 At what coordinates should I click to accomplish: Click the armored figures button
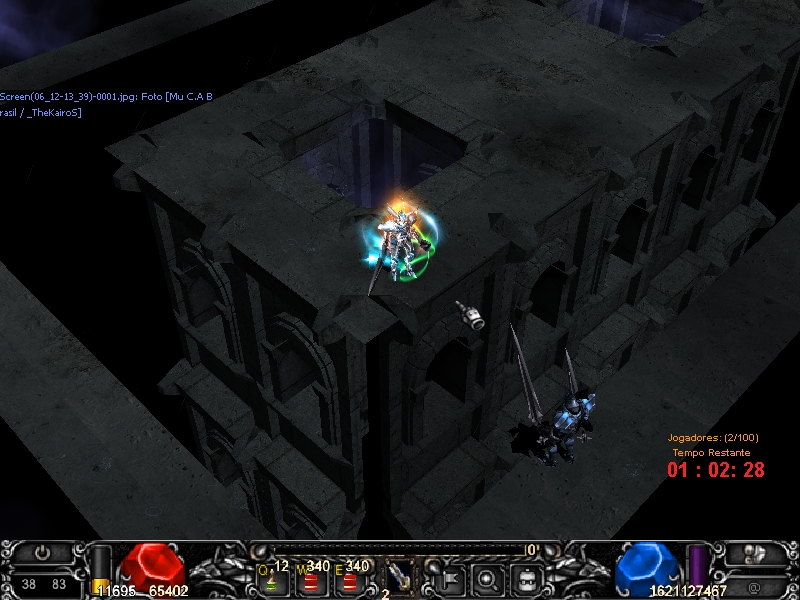point(756,553)
